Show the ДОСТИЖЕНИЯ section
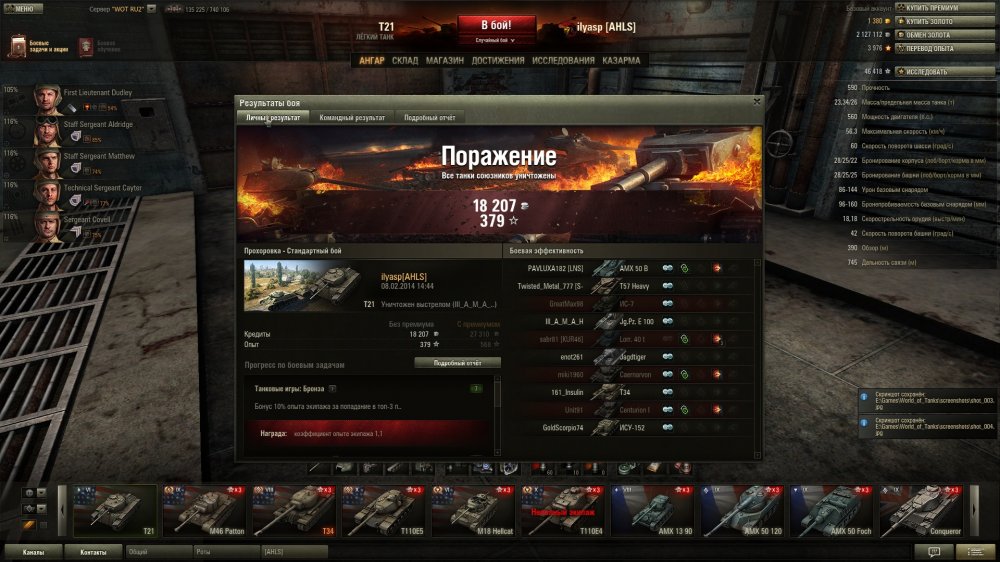The width and height of the screenshot is (1000, 562). point(498,60)
